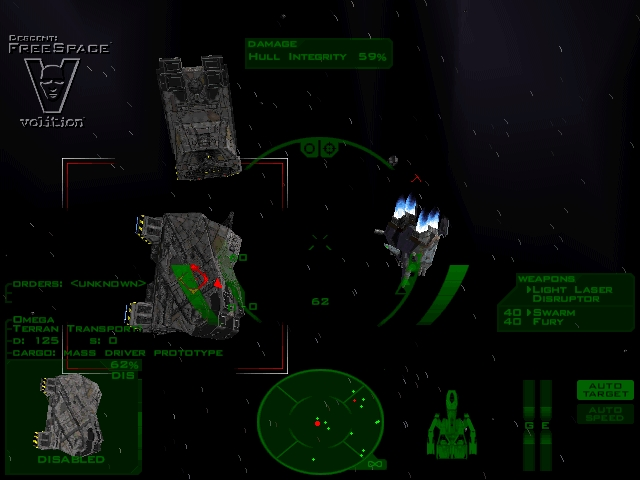Image resolution: width=640 pixels, height=480 pixels.
Task: Toggle the Auto Speed indicator
Action: coord(605,412)
